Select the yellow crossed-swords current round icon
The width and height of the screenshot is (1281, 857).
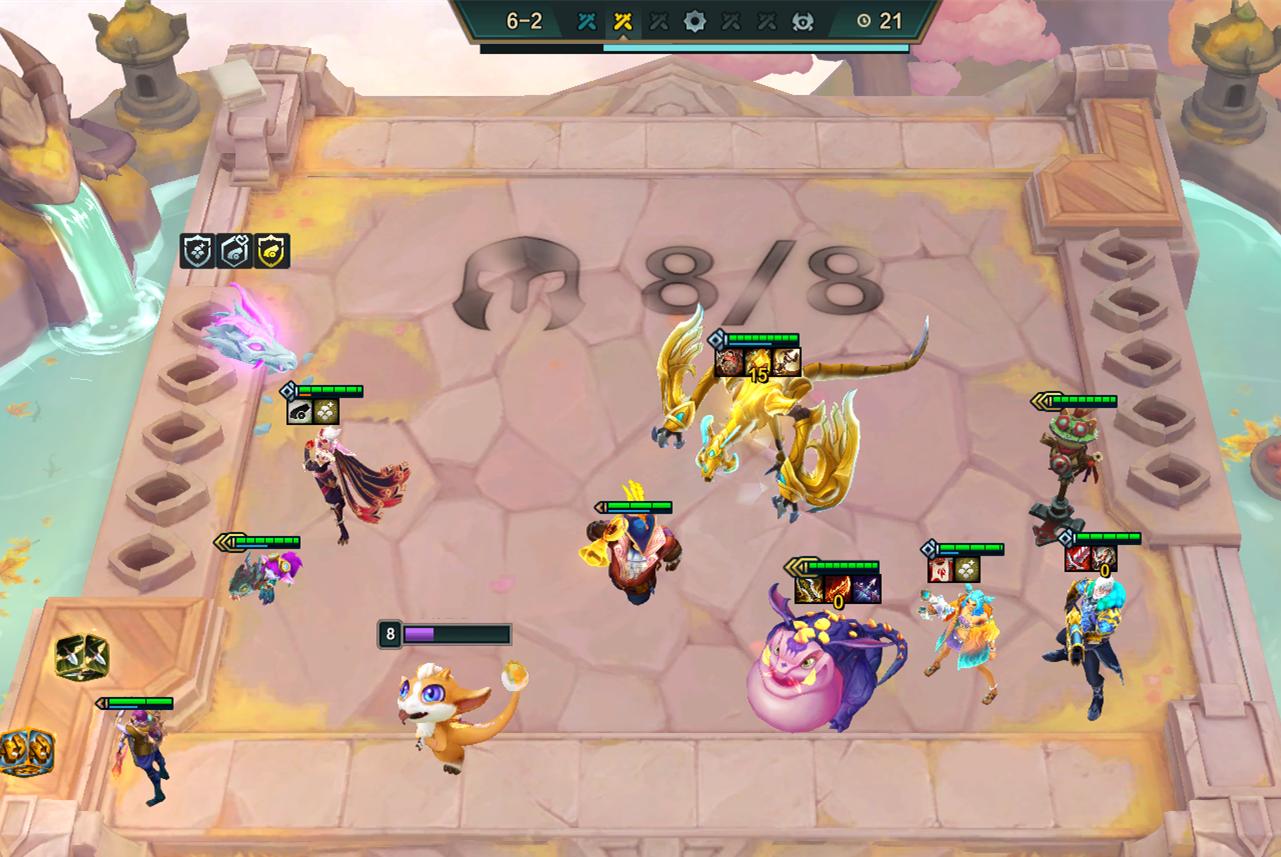tap(623, 21)
